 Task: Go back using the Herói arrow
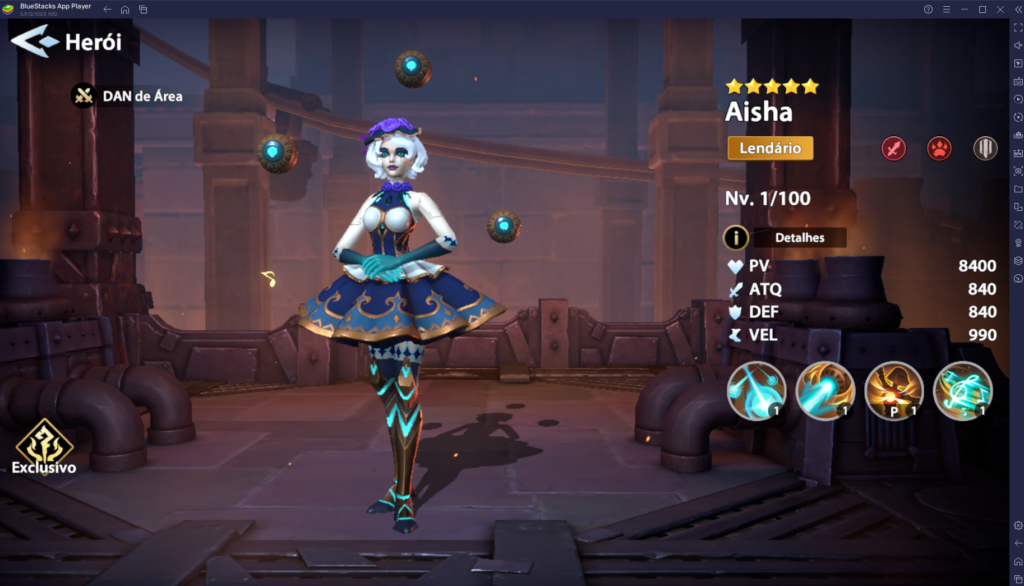click(x=35, y=42)
